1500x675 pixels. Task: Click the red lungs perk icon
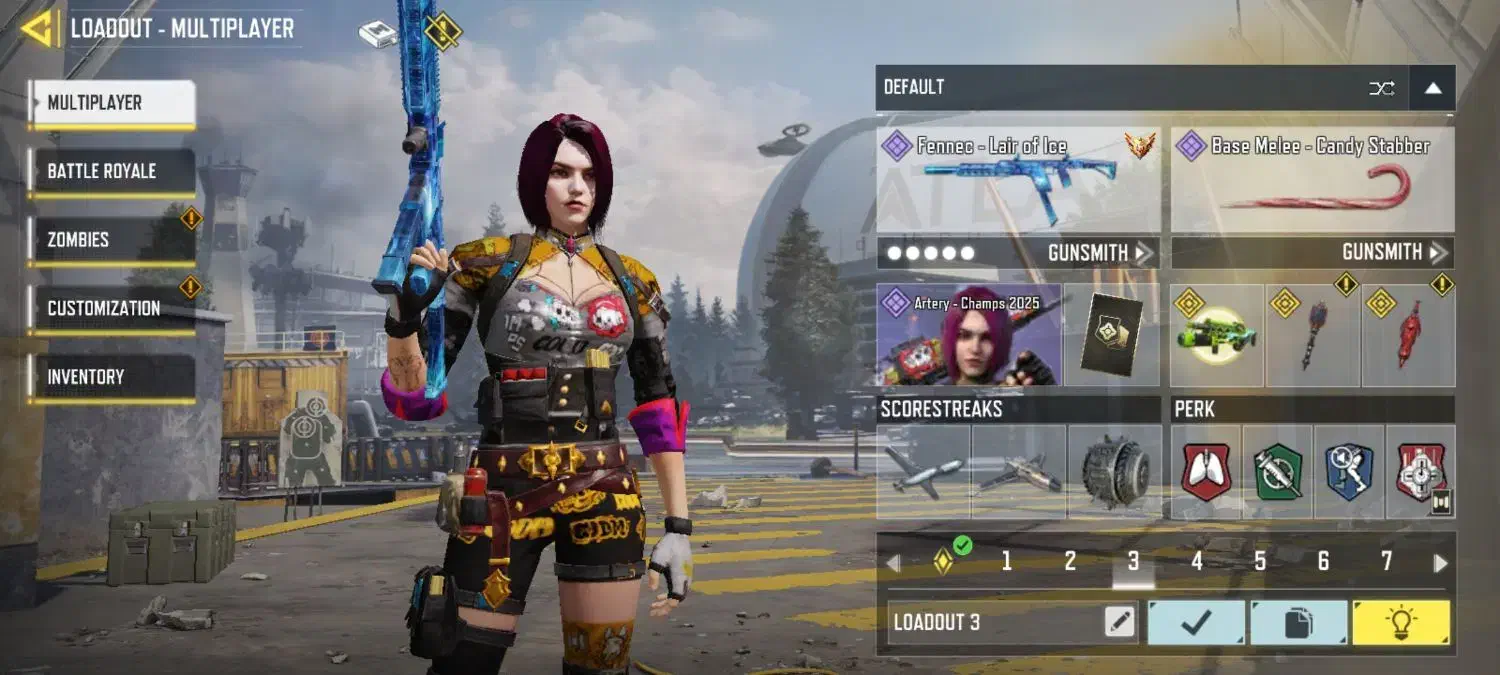point(1206,471)
